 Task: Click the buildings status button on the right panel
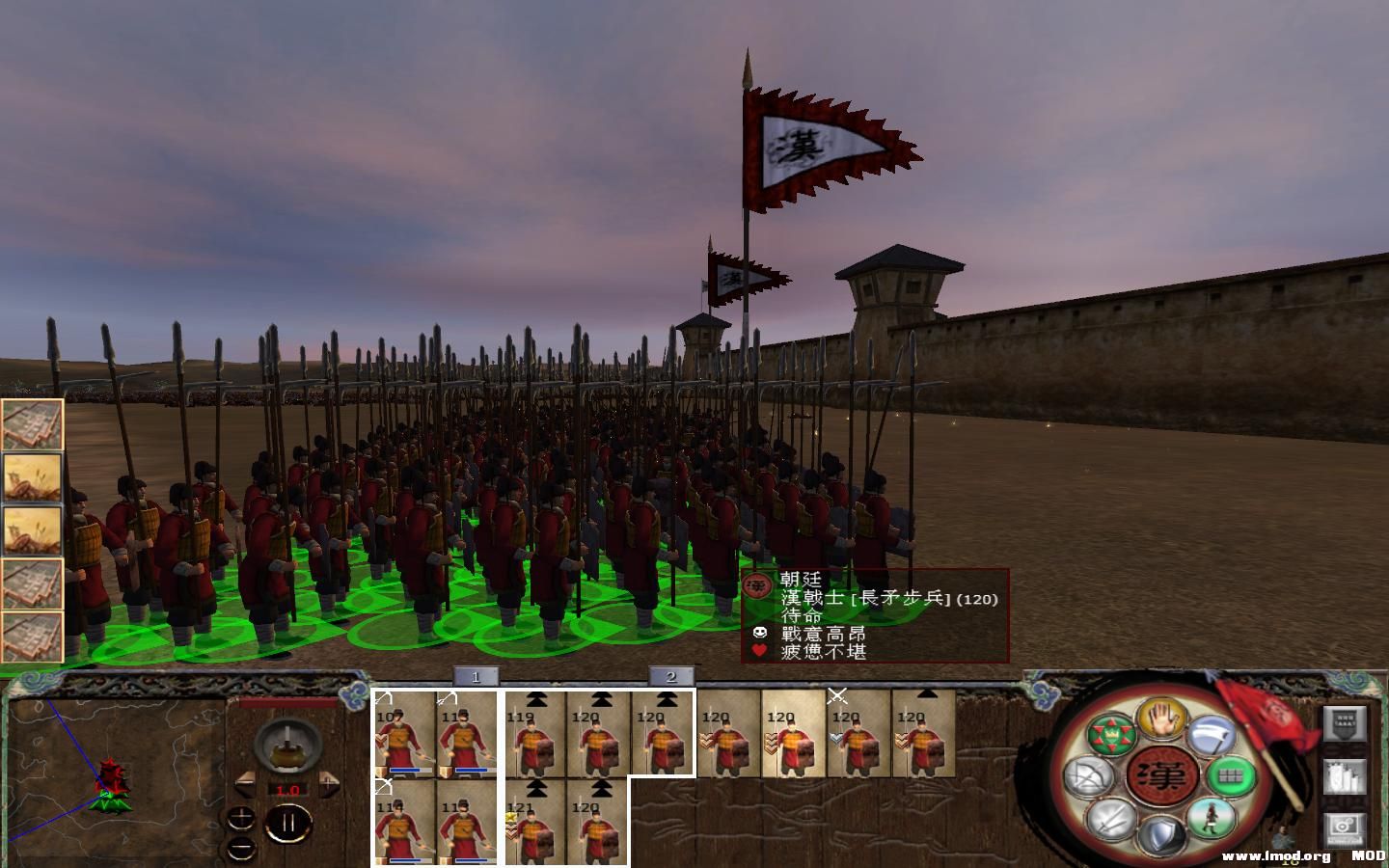point(1345,778)
